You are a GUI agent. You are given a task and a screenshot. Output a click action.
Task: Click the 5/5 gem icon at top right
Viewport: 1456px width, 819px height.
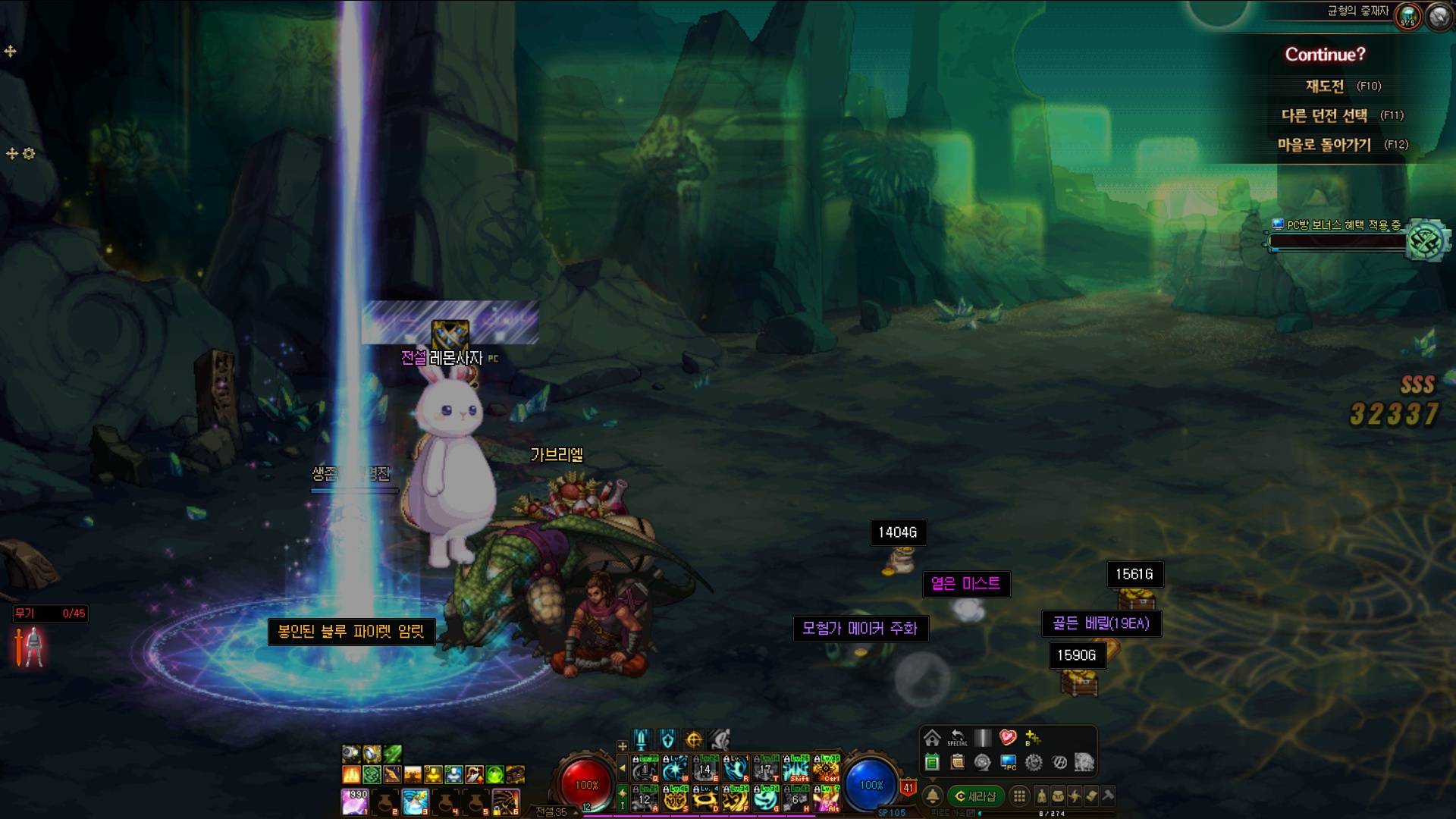tap(1407, 16)
